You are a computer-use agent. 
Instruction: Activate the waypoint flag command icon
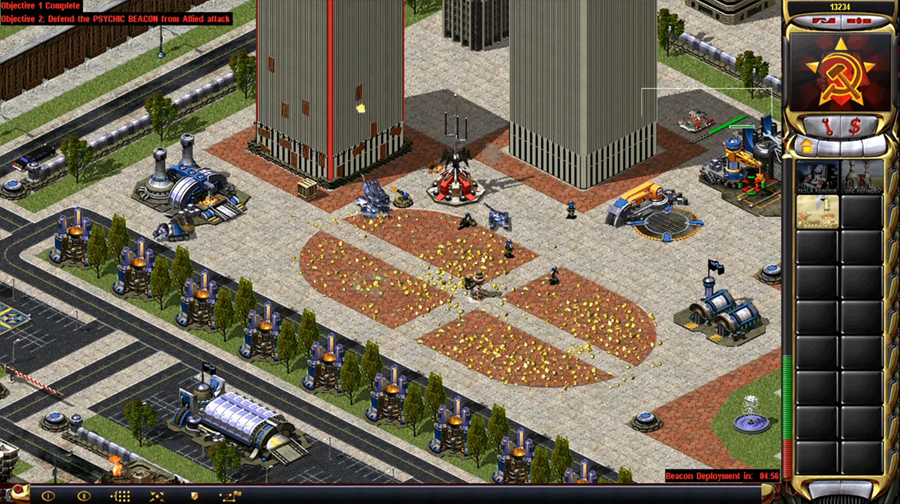tap(230, 495)
